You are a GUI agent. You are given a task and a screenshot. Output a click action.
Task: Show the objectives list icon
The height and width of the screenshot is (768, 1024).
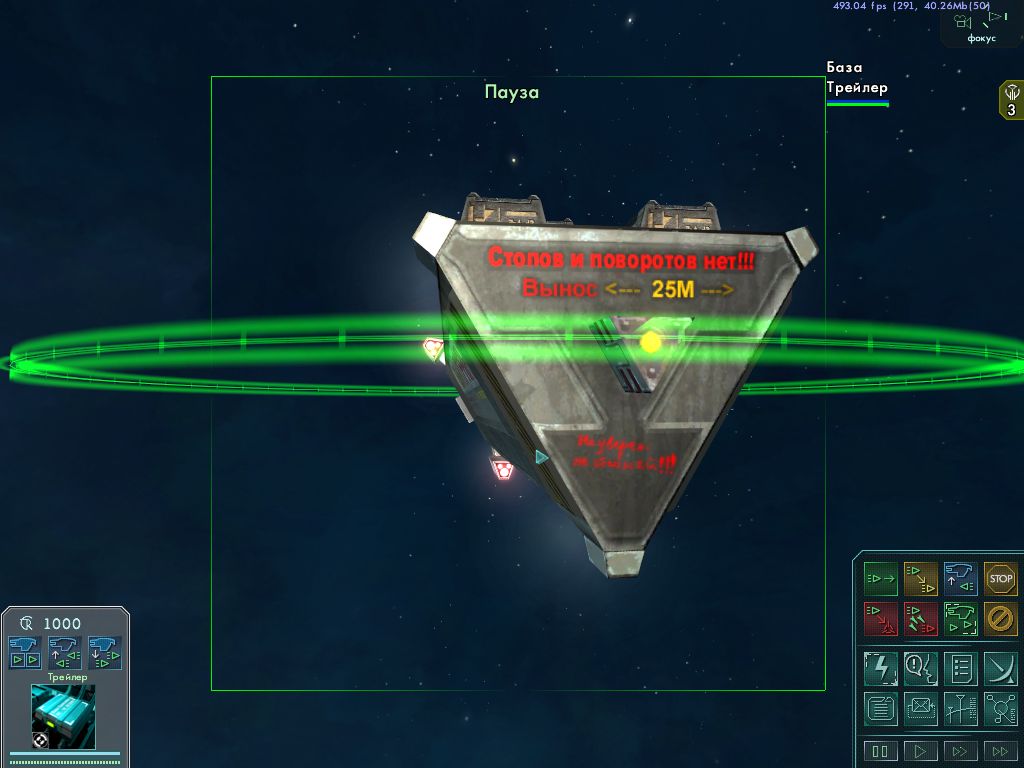(x=960, y=667)
